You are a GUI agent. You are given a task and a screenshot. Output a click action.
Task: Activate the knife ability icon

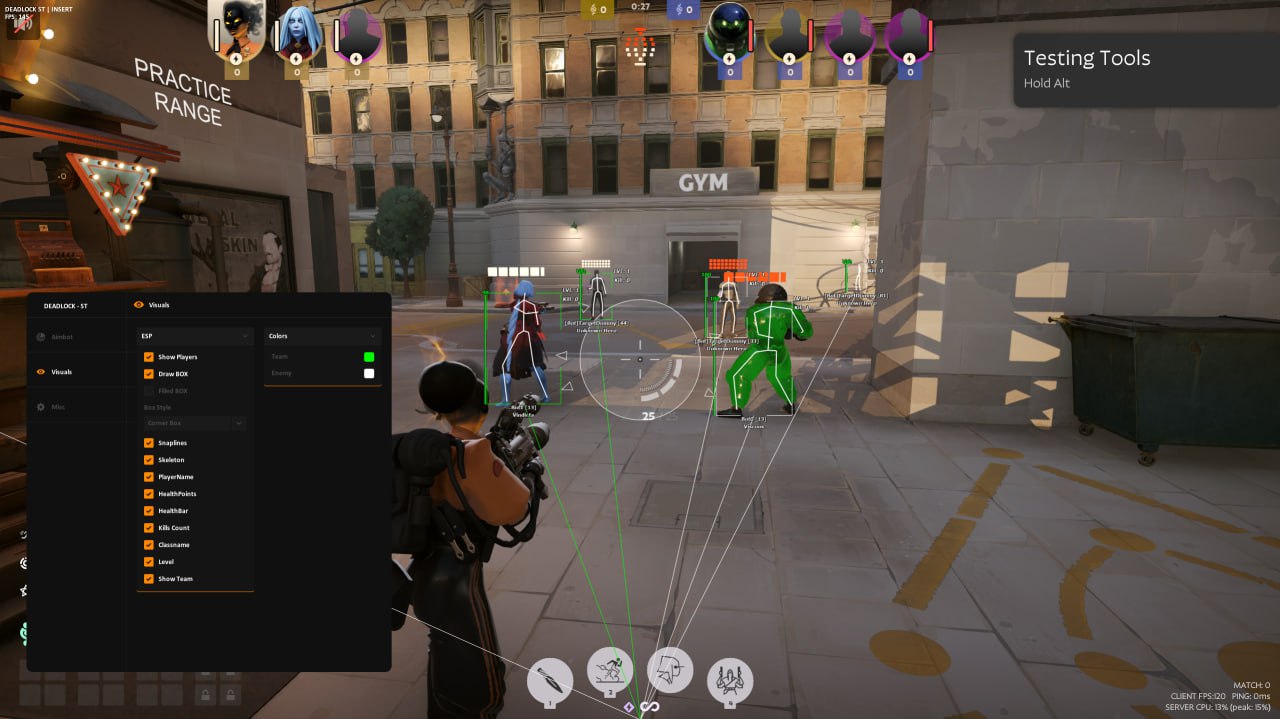point(550,681)
